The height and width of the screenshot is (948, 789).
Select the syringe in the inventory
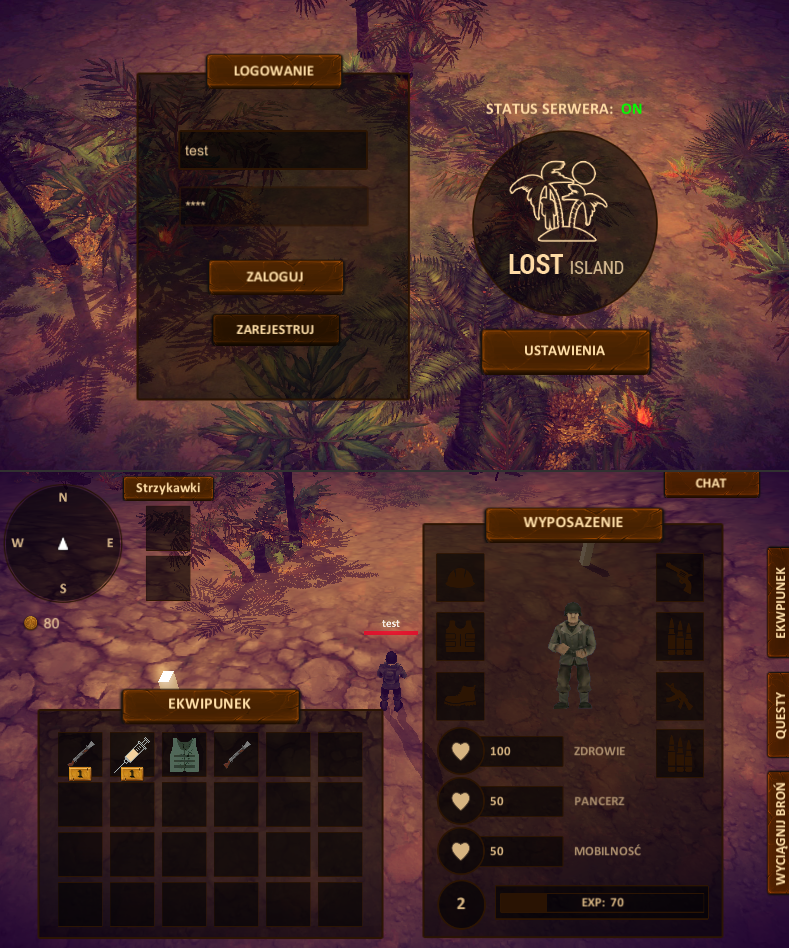click(132, 756)
